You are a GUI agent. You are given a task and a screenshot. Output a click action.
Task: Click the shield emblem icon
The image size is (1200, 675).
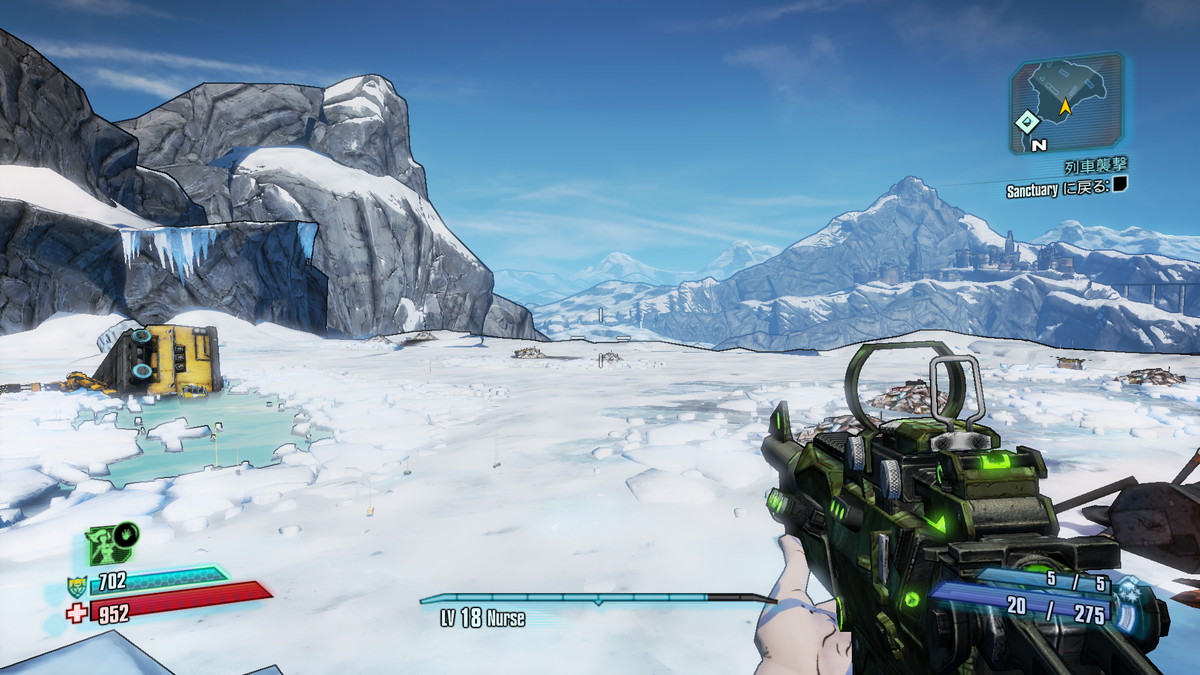[x=76, y=587]
